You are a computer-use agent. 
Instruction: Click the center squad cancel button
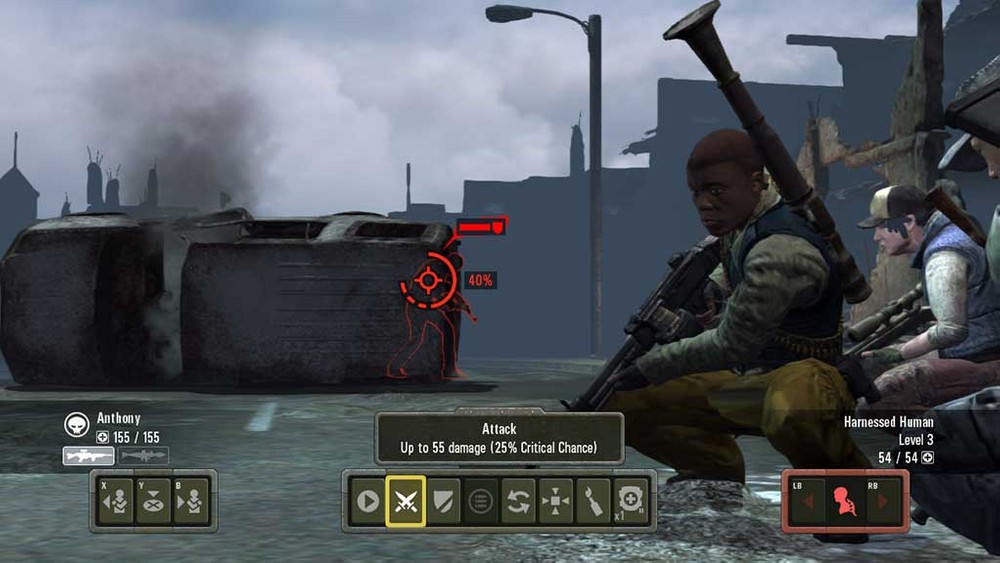pos(153,501)
